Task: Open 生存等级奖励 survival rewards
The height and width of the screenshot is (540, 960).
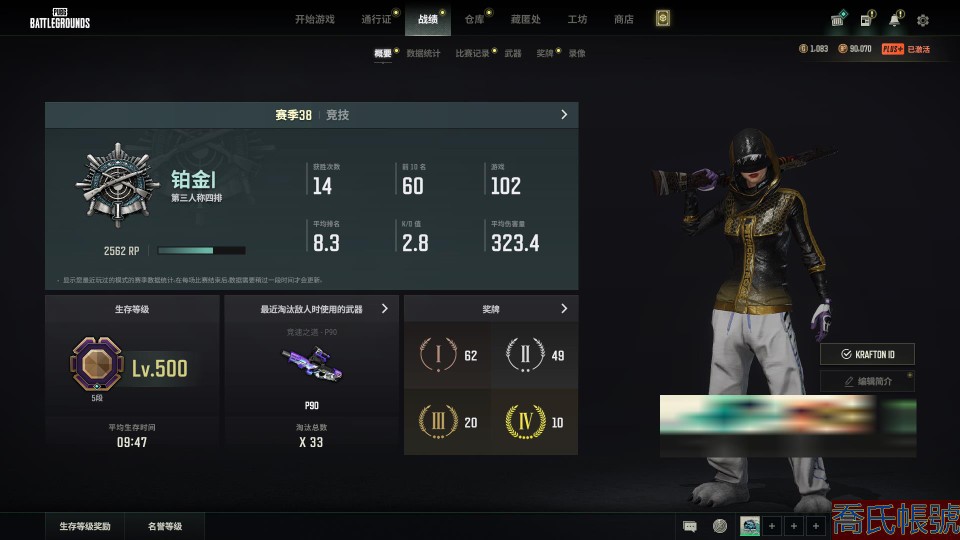Action: 85,525
